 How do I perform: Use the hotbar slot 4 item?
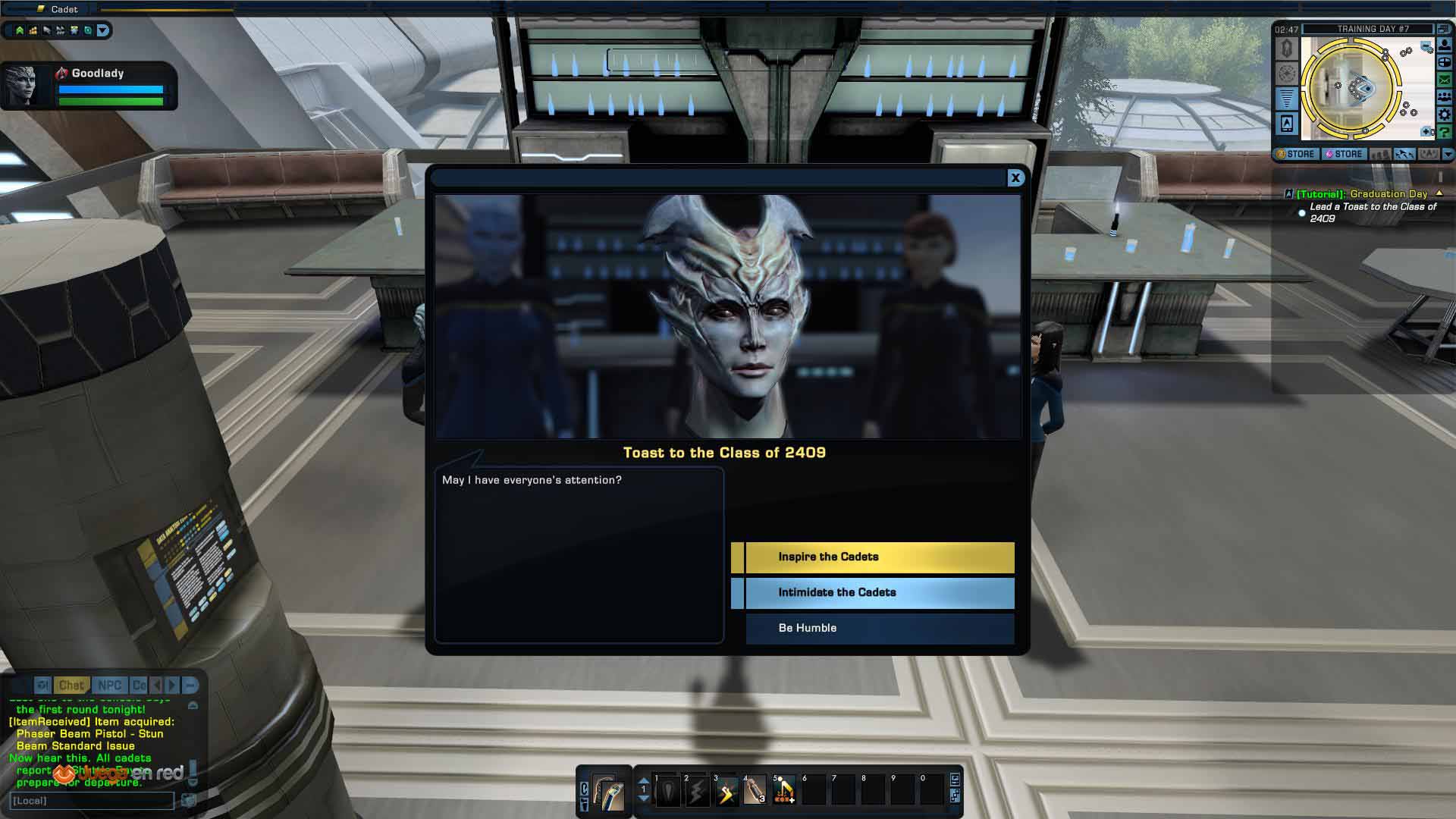click(755, 792)
